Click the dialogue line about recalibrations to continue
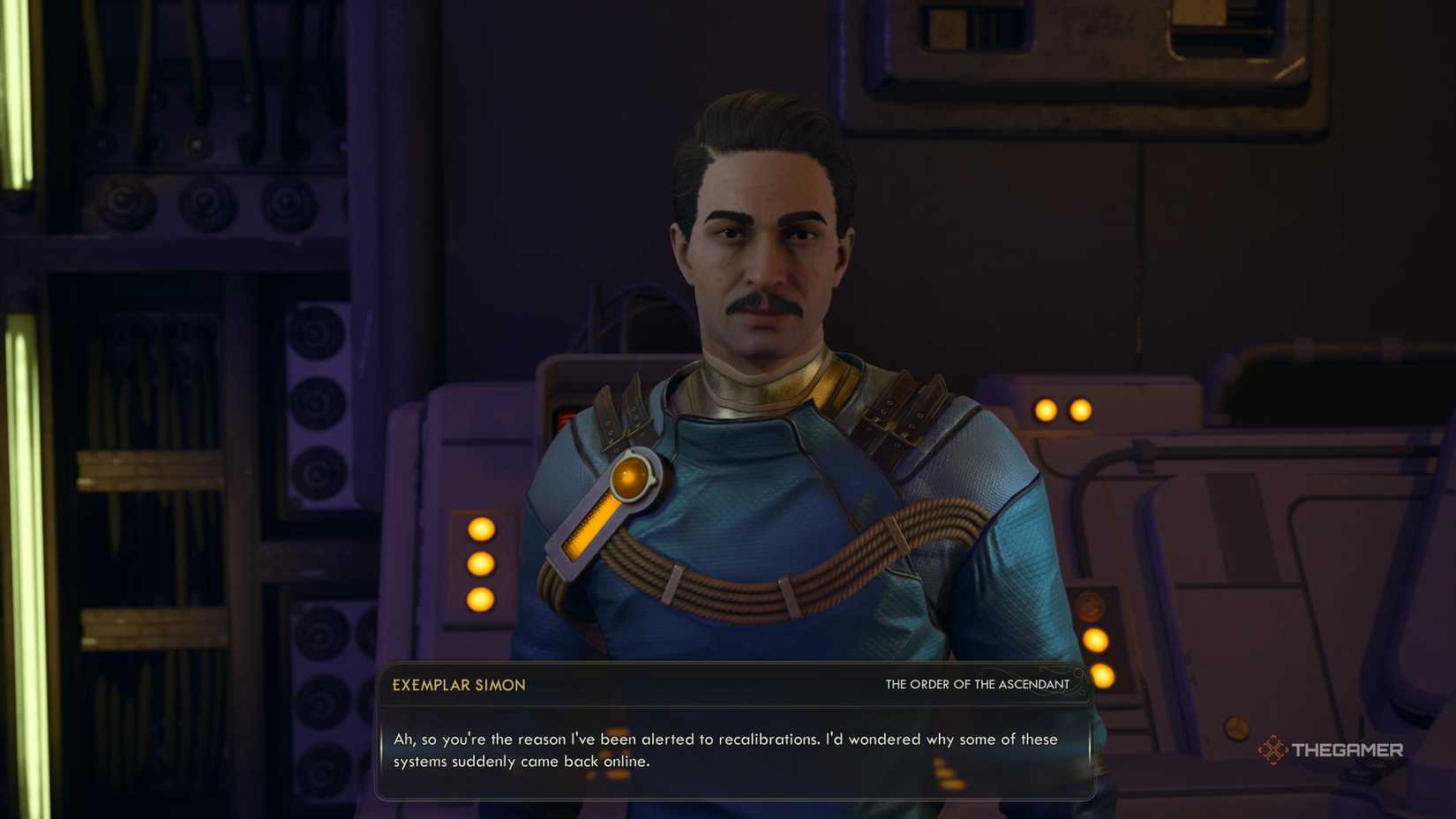 717,740
